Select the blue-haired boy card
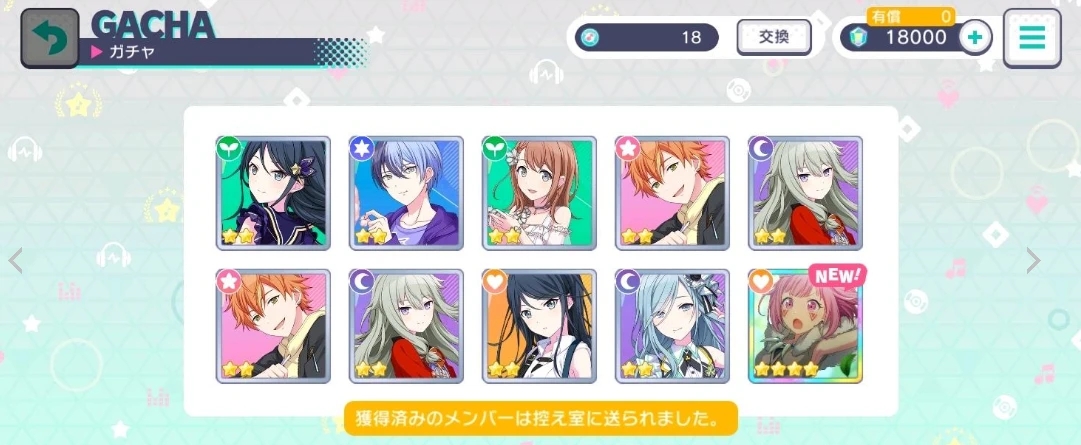 click(406, 192)
